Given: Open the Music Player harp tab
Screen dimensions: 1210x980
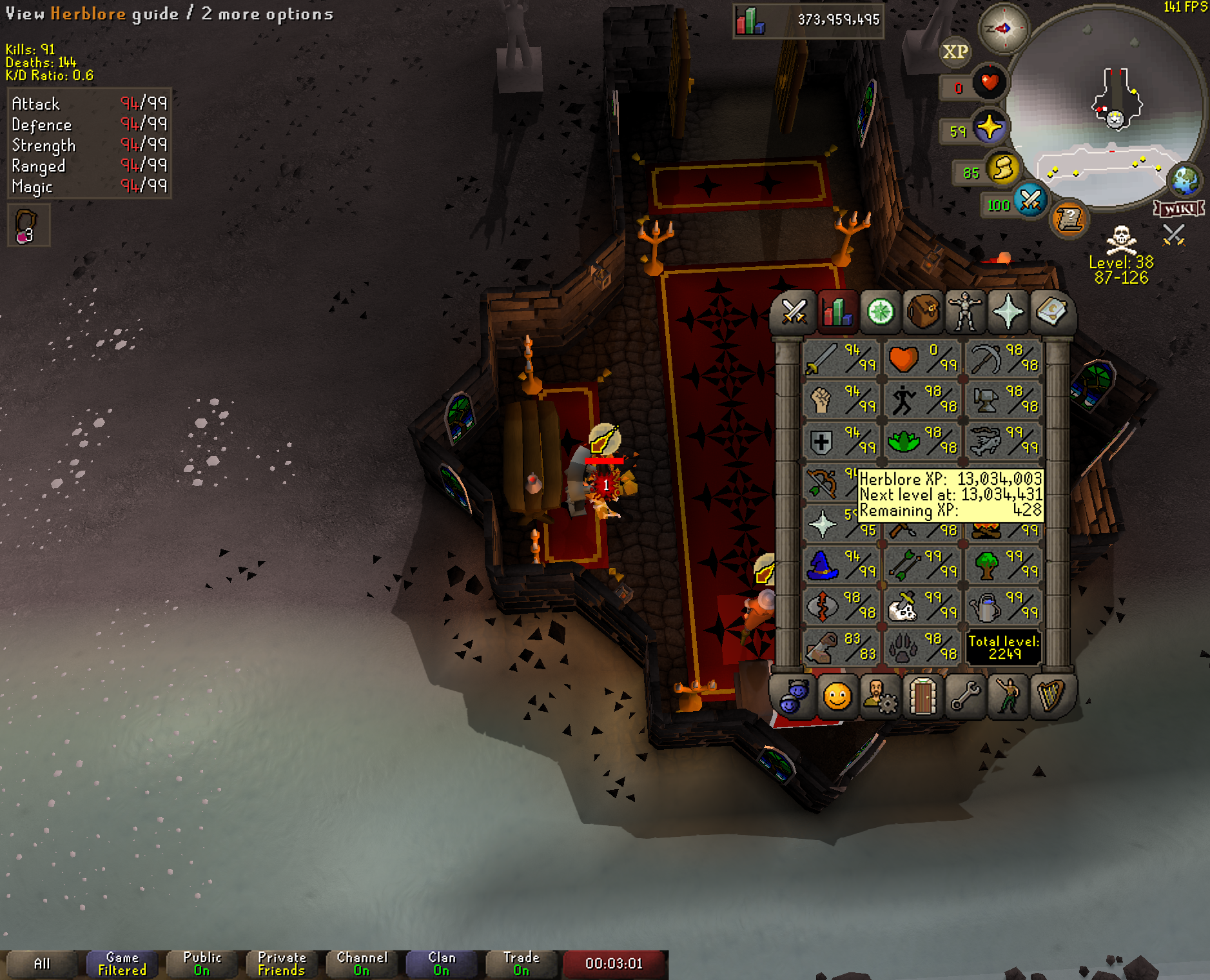Looking at the screenshot, I should [1051, 696].
